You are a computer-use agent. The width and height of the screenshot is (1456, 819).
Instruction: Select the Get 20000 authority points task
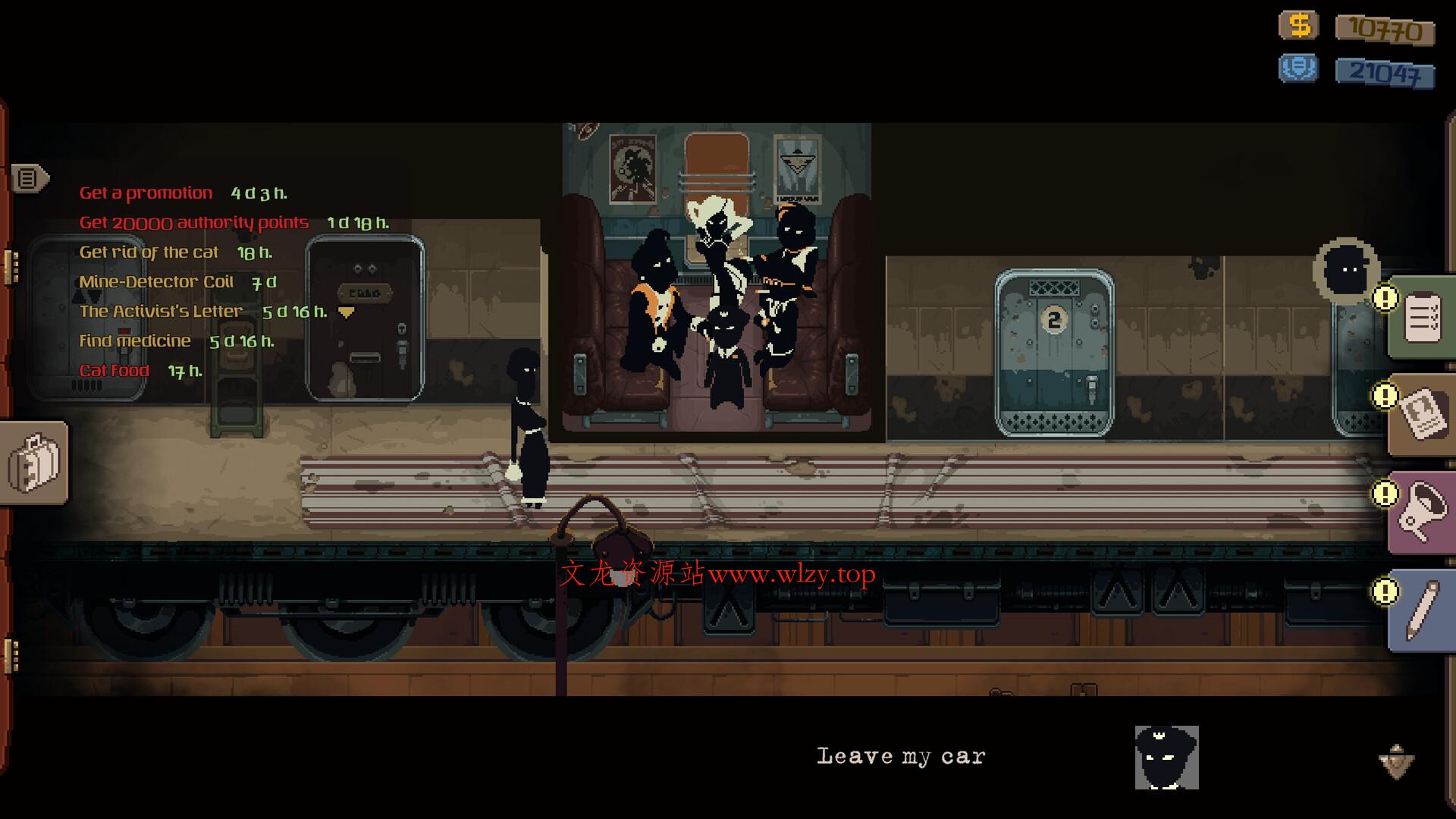pyautogui.click(x=194, y=223)
